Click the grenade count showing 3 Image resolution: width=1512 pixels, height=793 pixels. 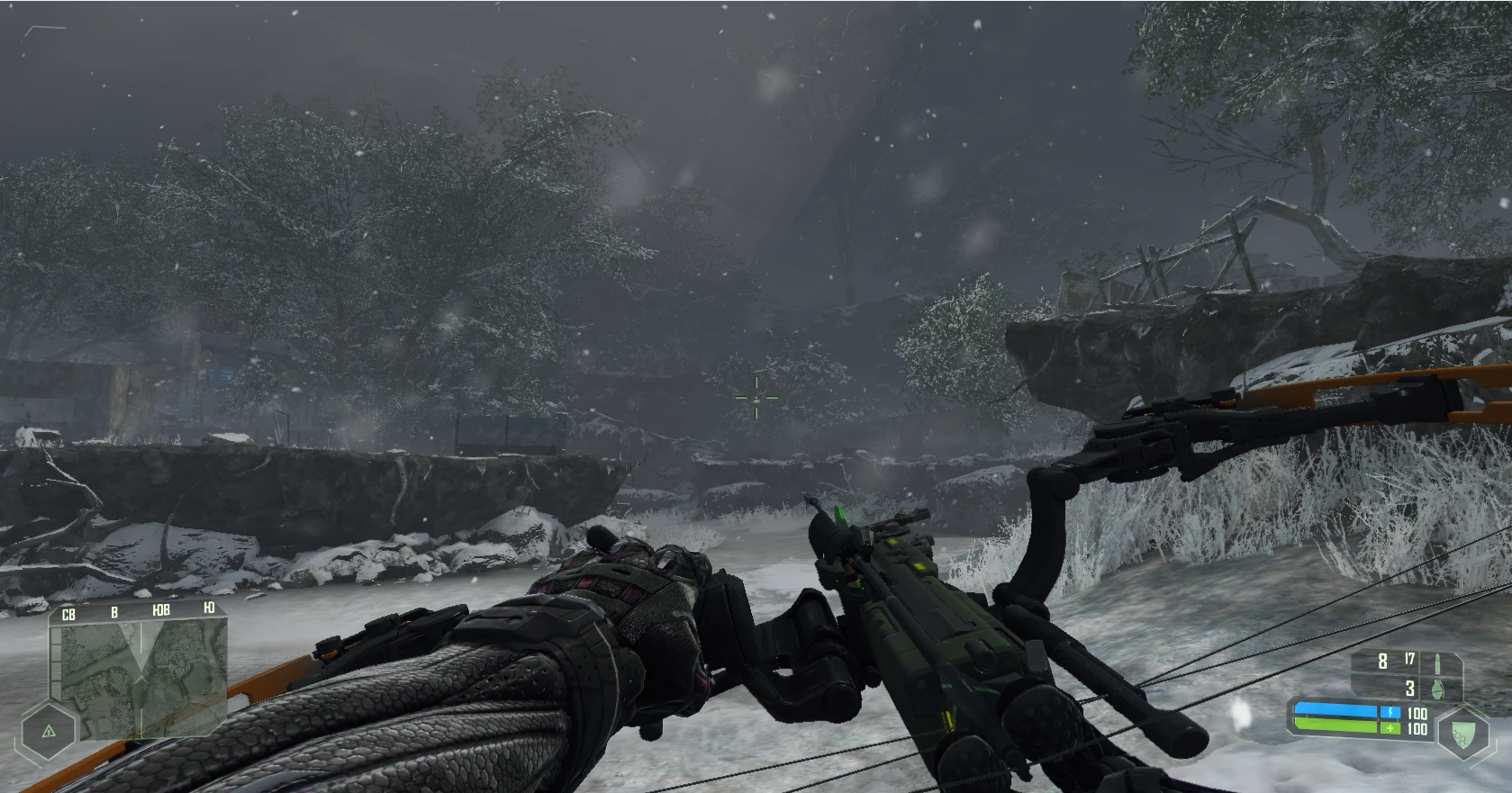point(1410,689)
